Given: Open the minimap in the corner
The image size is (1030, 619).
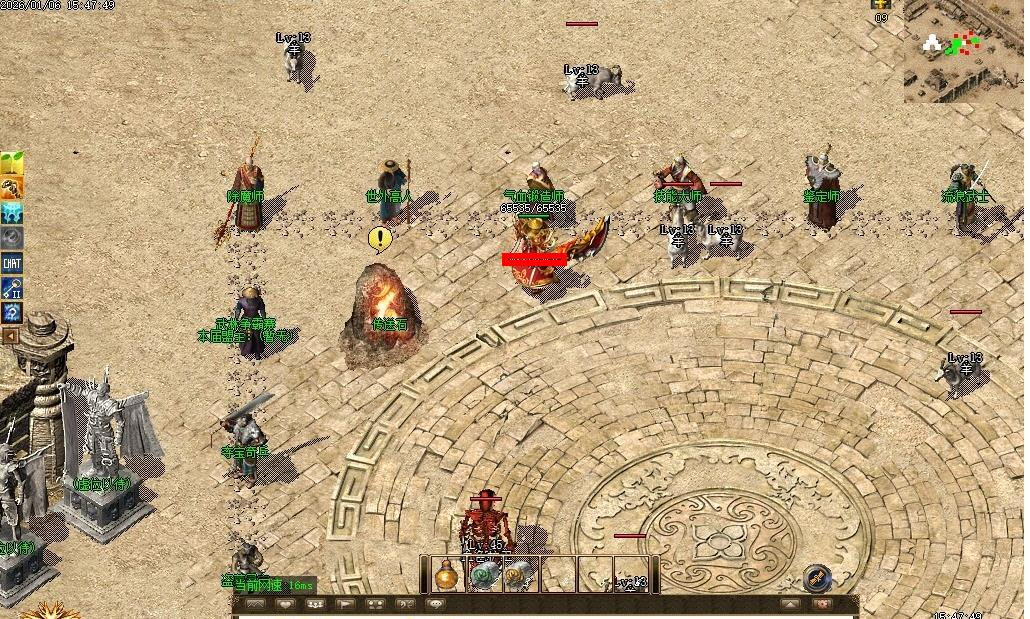Looking at the screenshot, I should click(963, 50).
